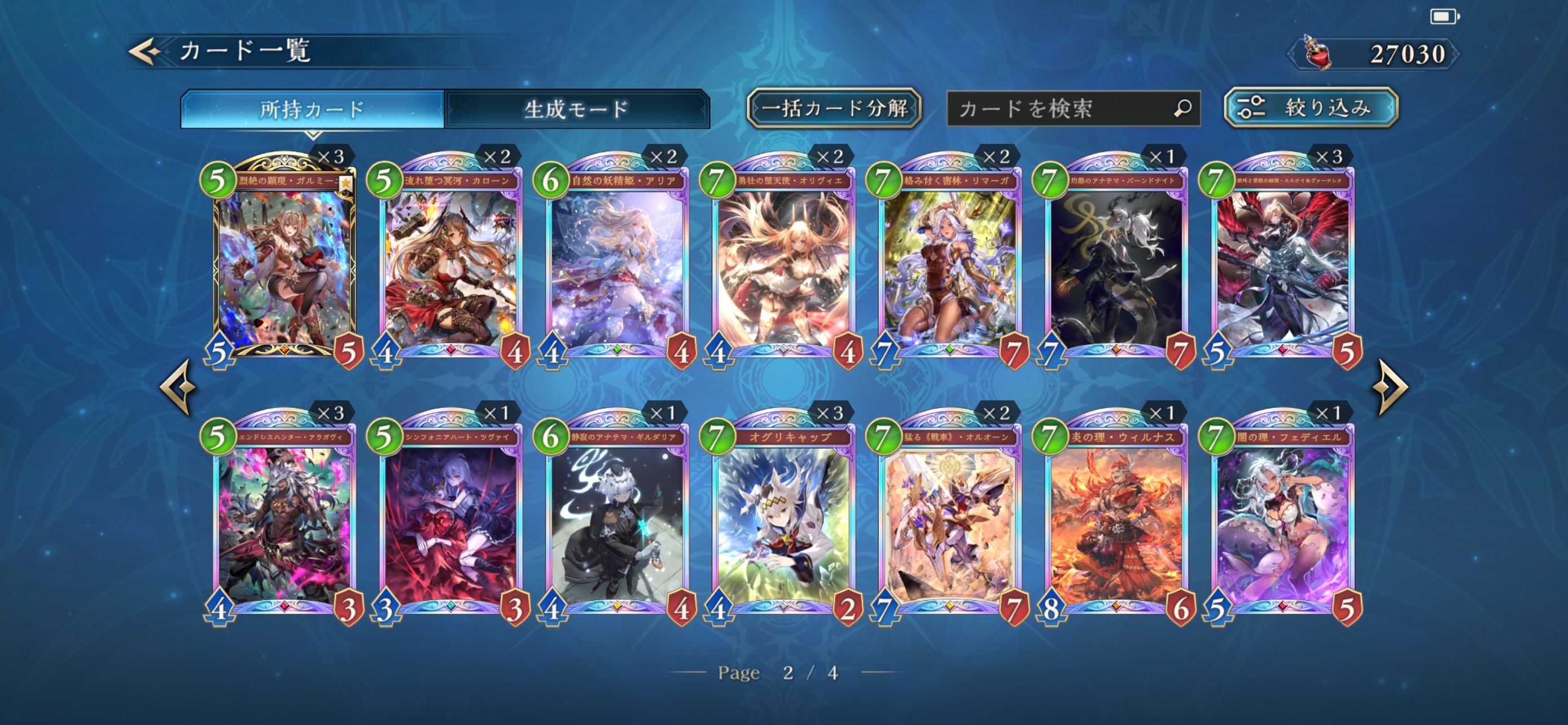The height and width of the screenshot is (725, 1568).
Task: Select the 烈絶の顕現・ガルミーユ card
Action: pos(284,262)
